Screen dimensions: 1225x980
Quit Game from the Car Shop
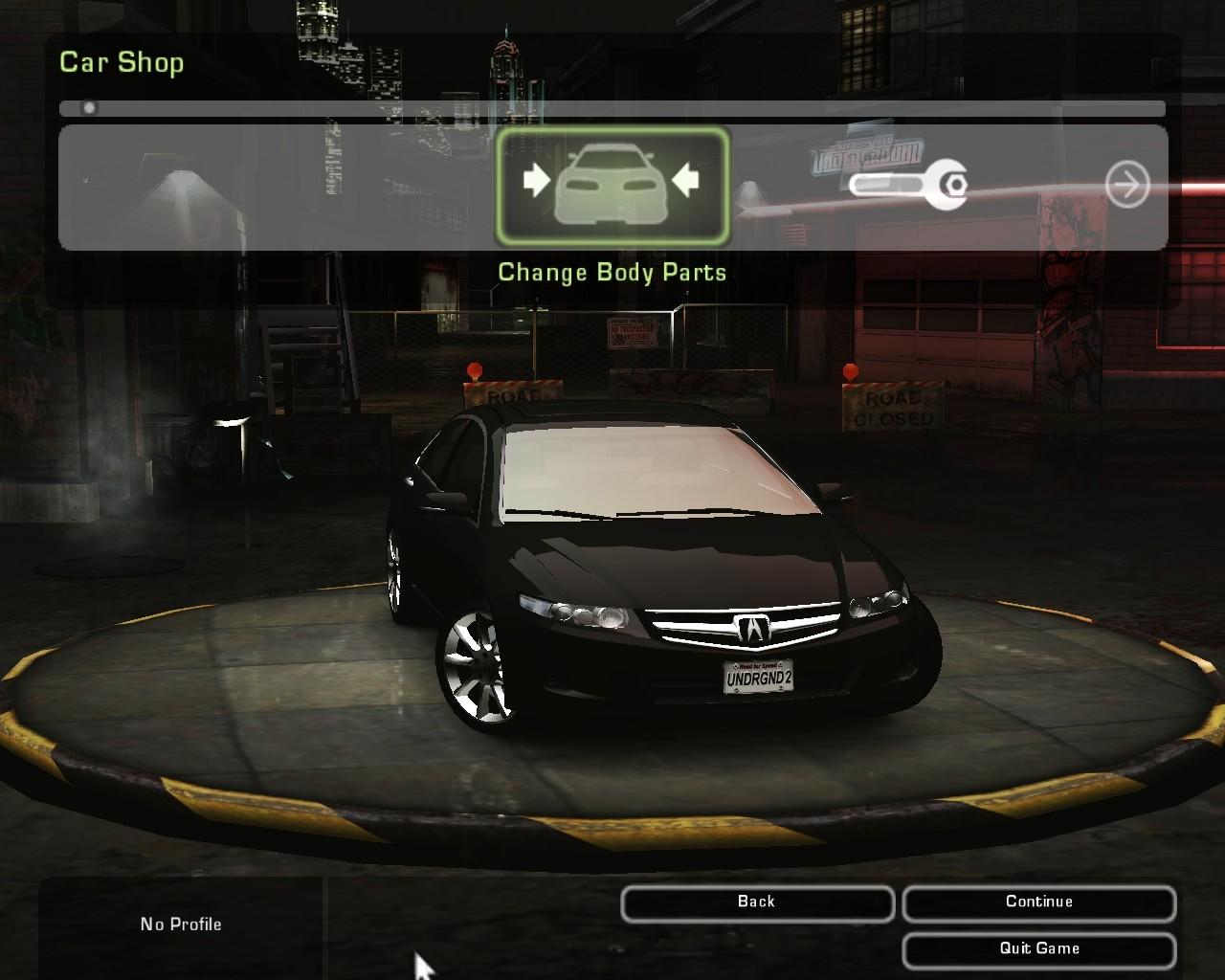(1038, 949)
